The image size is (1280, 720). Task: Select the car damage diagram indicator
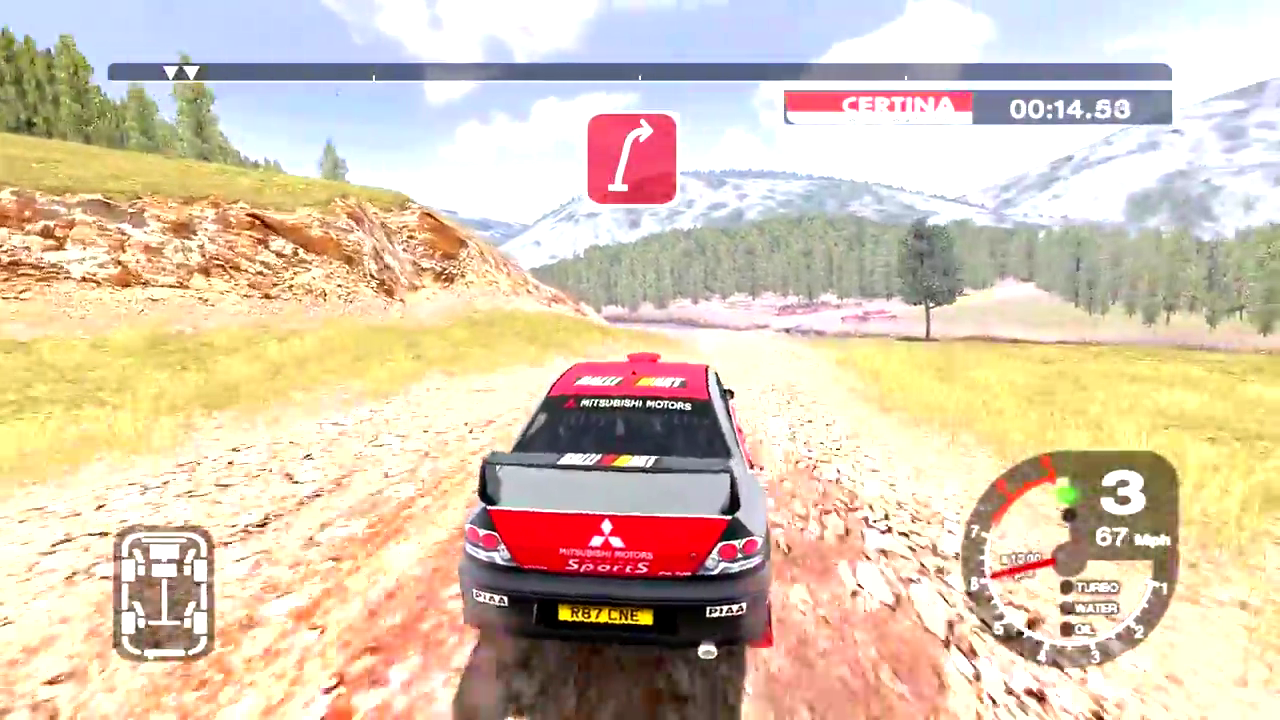[x=163, y=593]
